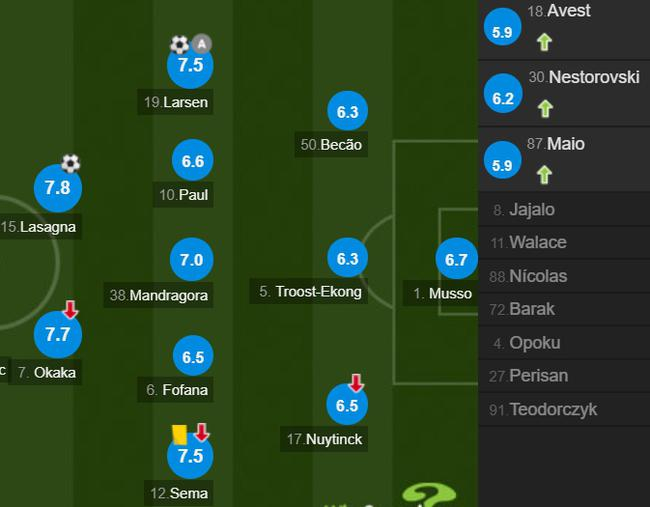This screenshot has width=650, height=507.
Task: Select Sema's rating with yellow card
Action: click(190, 456)
